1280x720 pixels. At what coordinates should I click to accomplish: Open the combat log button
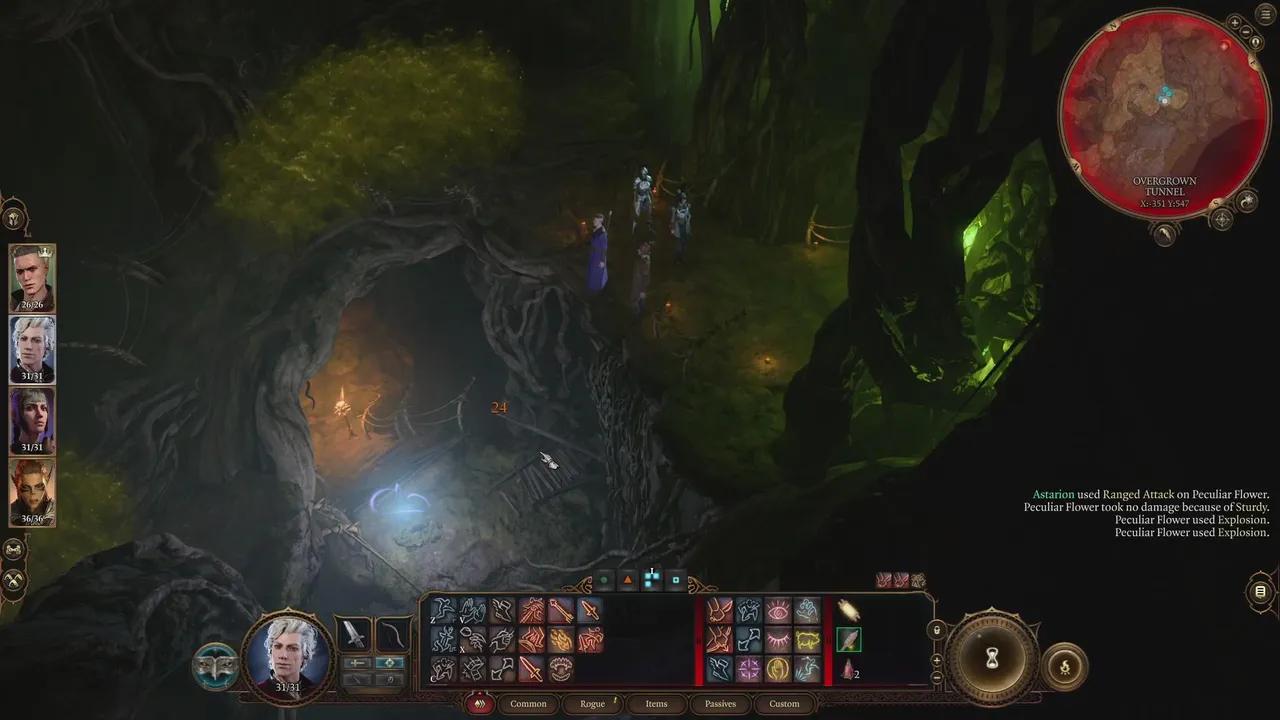[x=1261, y=592]
